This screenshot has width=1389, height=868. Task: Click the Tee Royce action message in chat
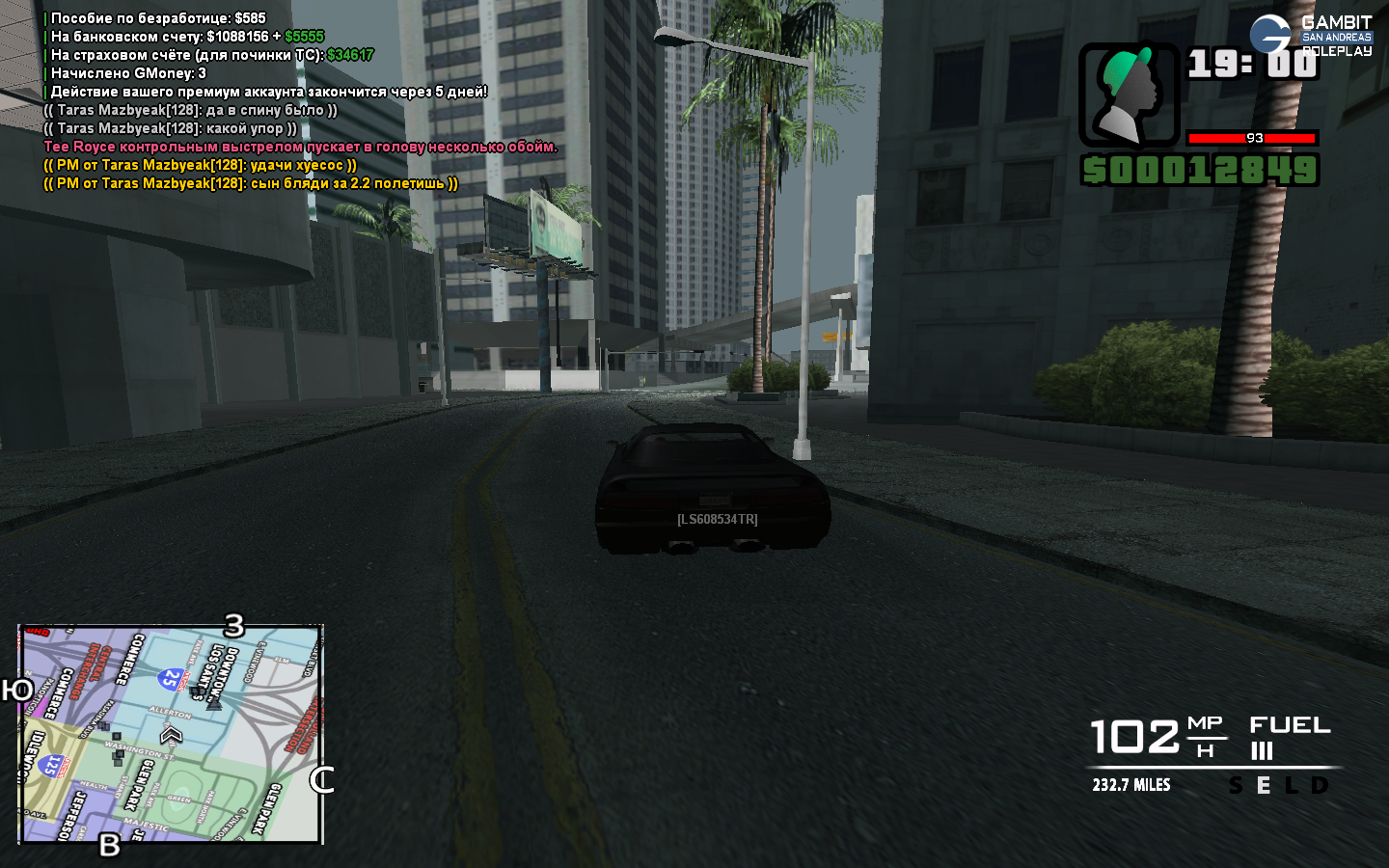pos(300,147)
